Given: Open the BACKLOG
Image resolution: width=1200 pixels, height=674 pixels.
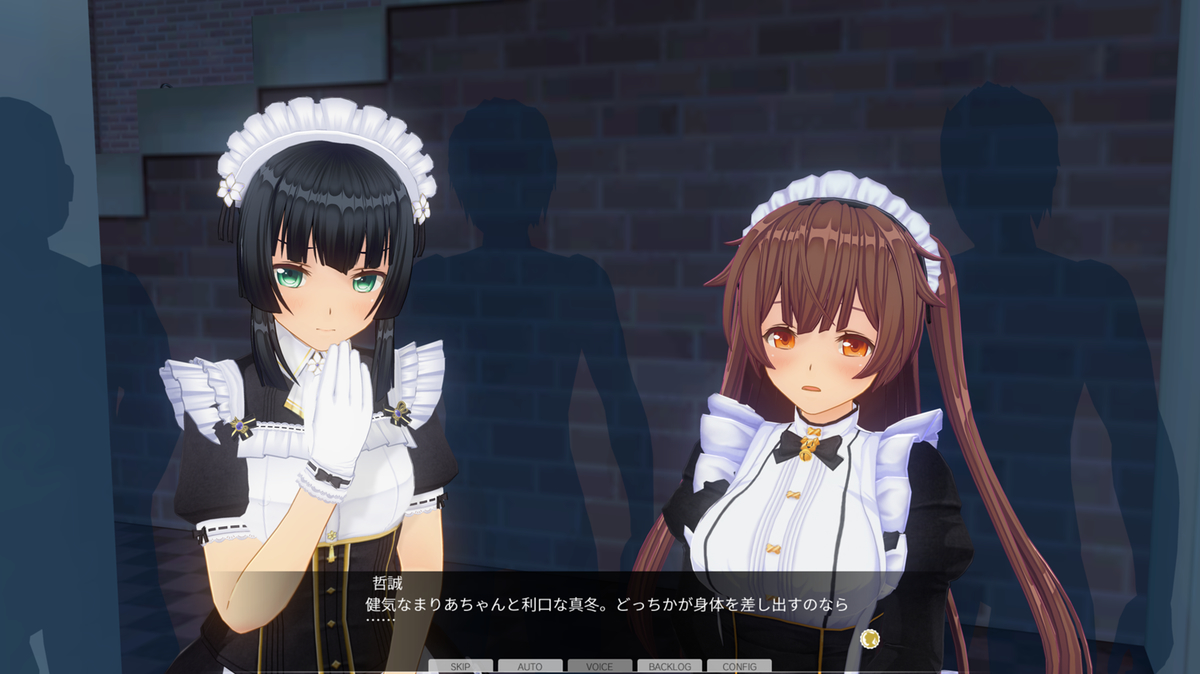Looking at the screenshot, I should click(x=669, y=666).
